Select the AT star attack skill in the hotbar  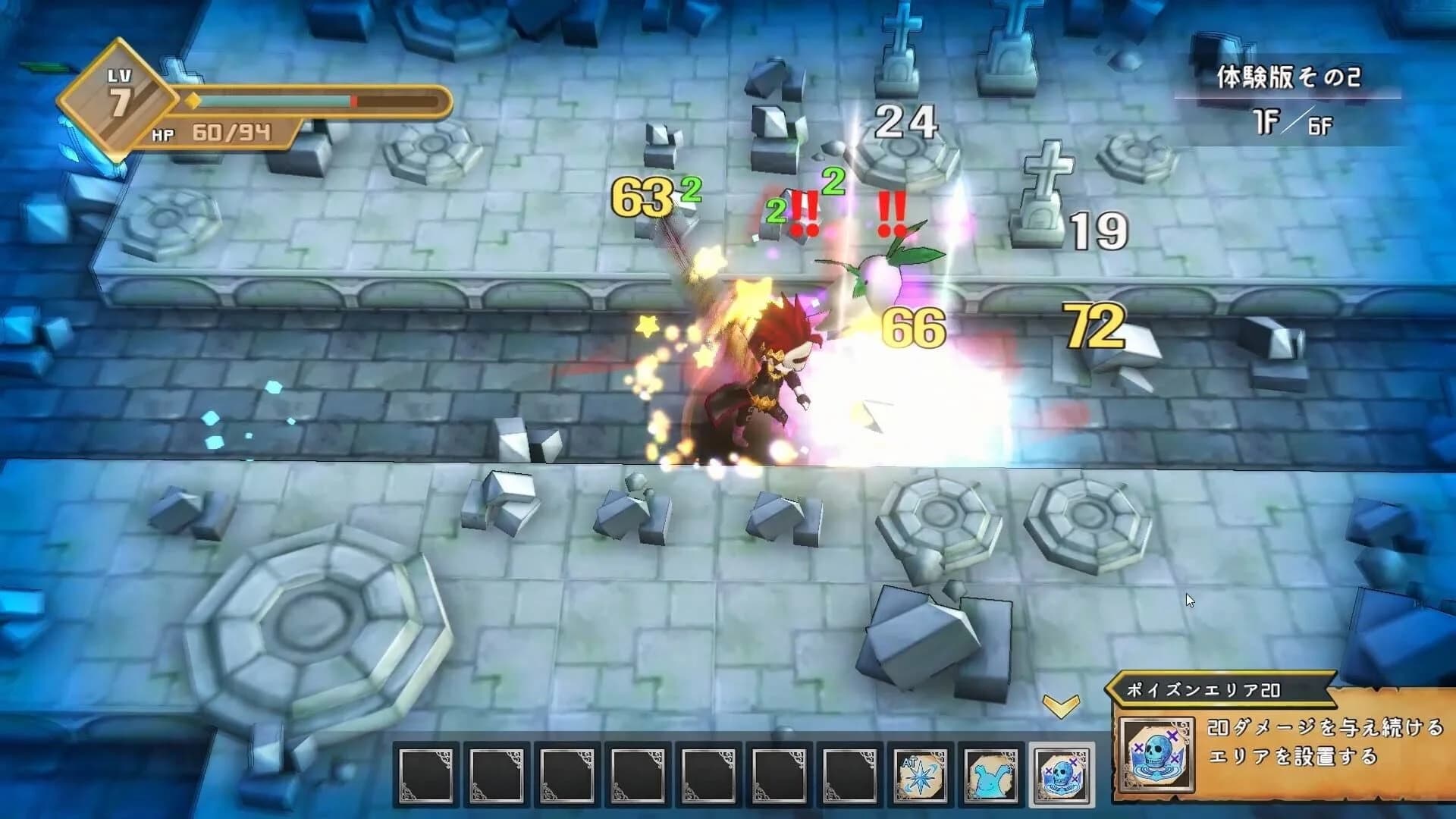[x=920, y=777]
